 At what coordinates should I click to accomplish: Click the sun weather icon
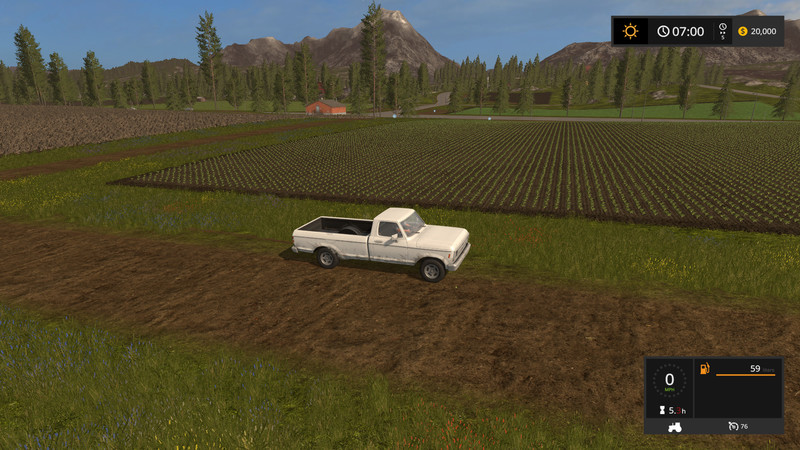(x=630, y=31)
